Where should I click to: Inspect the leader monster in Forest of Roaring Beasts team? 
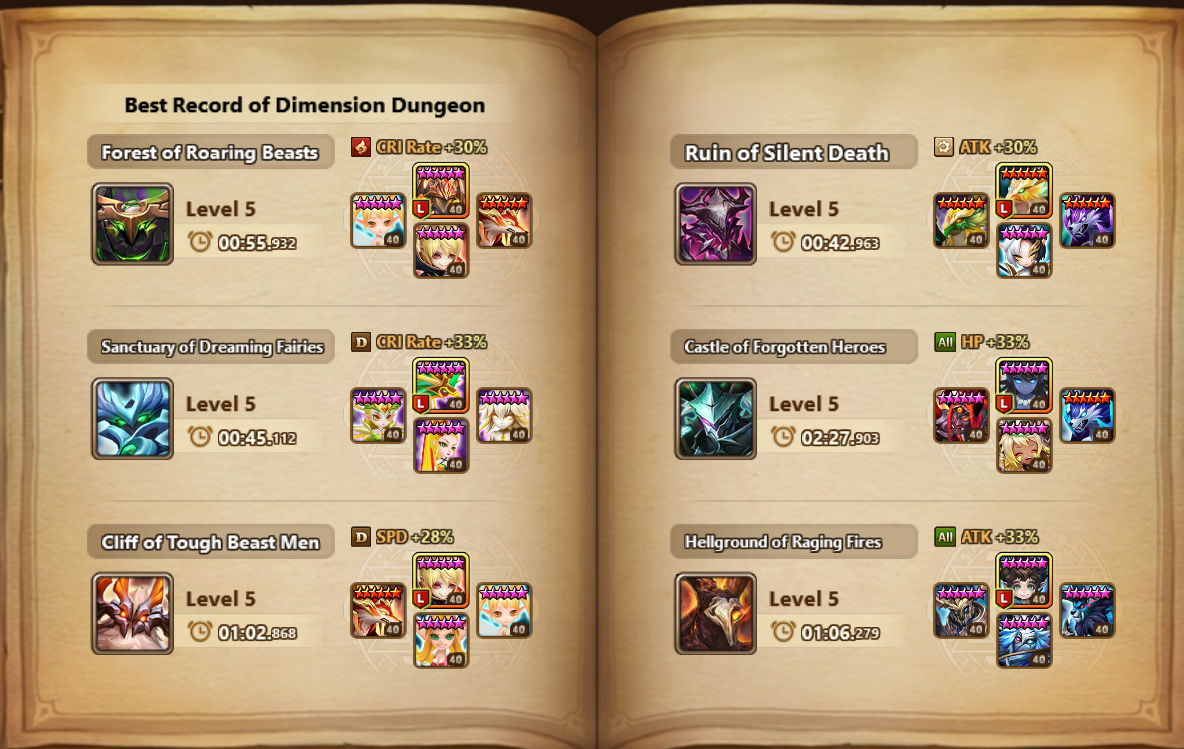(441, 192)
